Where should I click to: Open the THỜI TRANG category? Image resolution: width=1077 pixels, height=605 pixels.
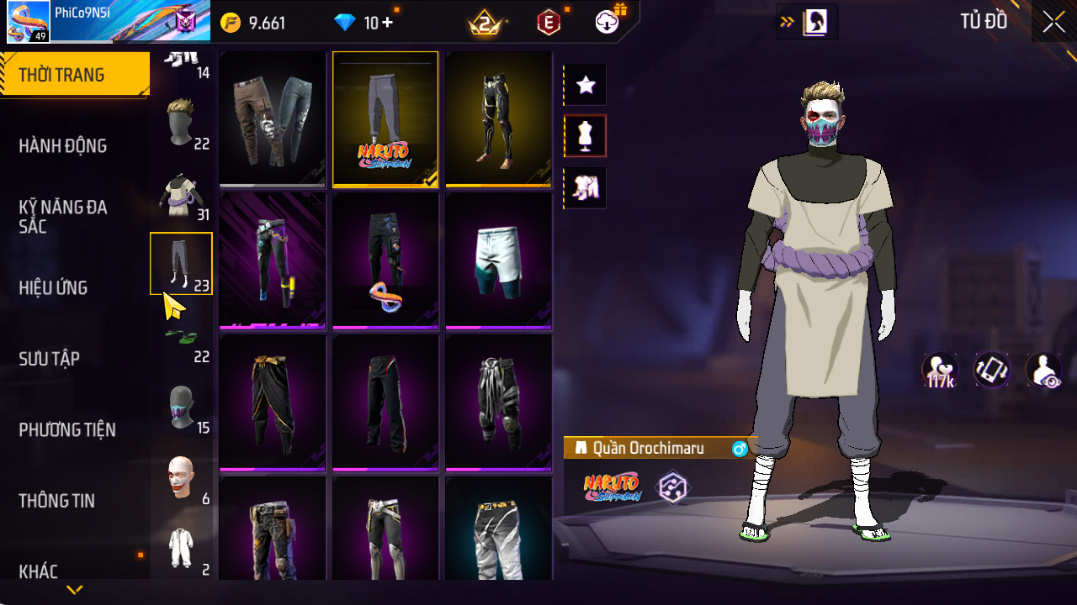(x=62, y=75)
